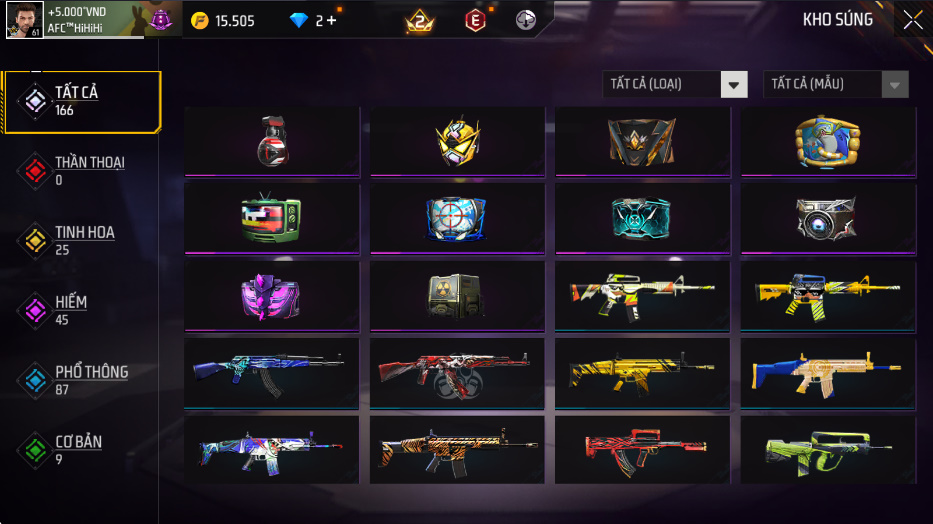This screenshot has height=524, width=933.
Task: Choose the tiger stripe rifle skin
Action: tap(457, 450)
